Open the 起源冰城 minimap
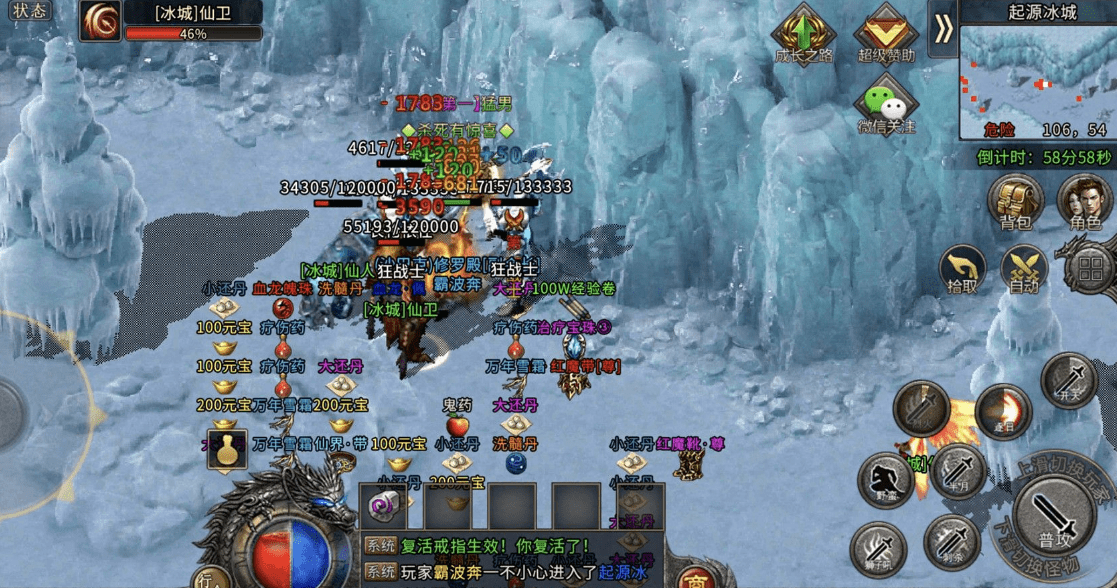Screen dimensions: 1117x588 pyautogui.click(x=1037, y=80)
